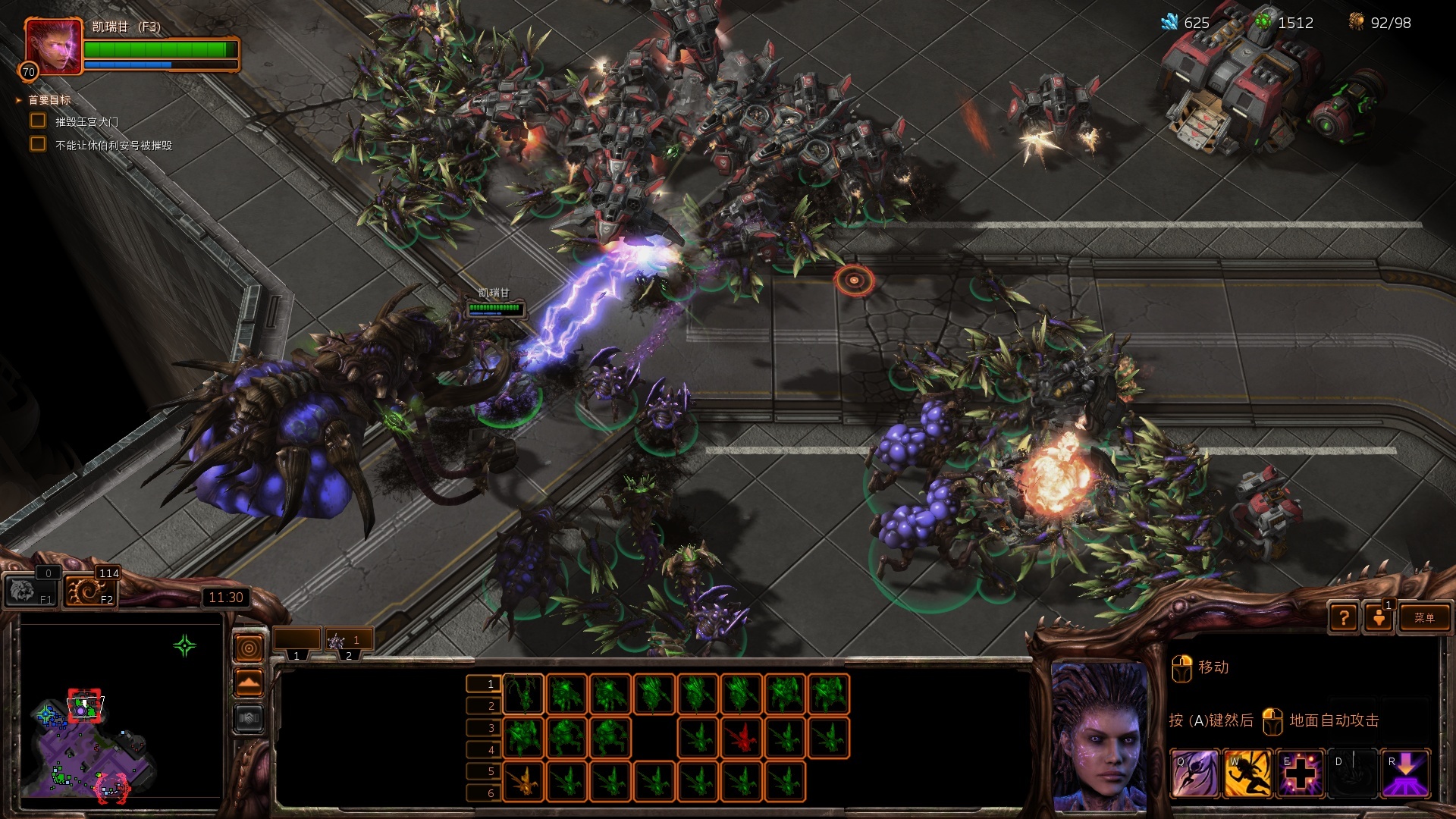Select control group 2 tab

[x=348, y=642]
